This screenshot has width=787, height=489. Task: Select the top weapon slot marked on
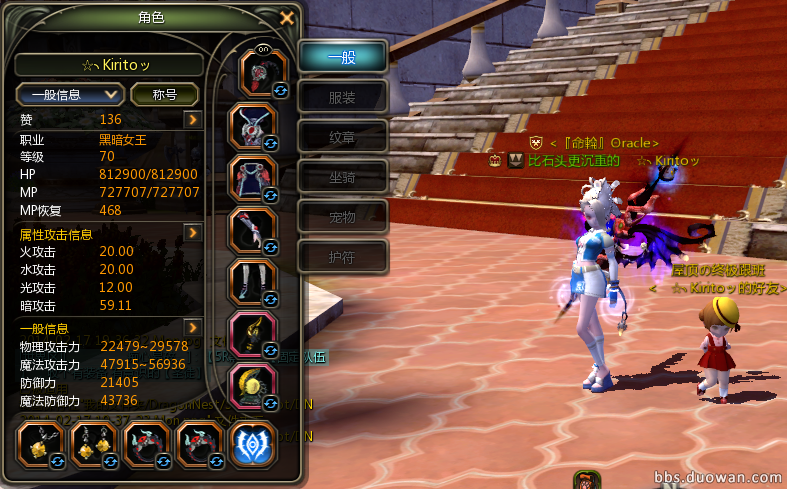pyautogui.click(x=264, y=72)
